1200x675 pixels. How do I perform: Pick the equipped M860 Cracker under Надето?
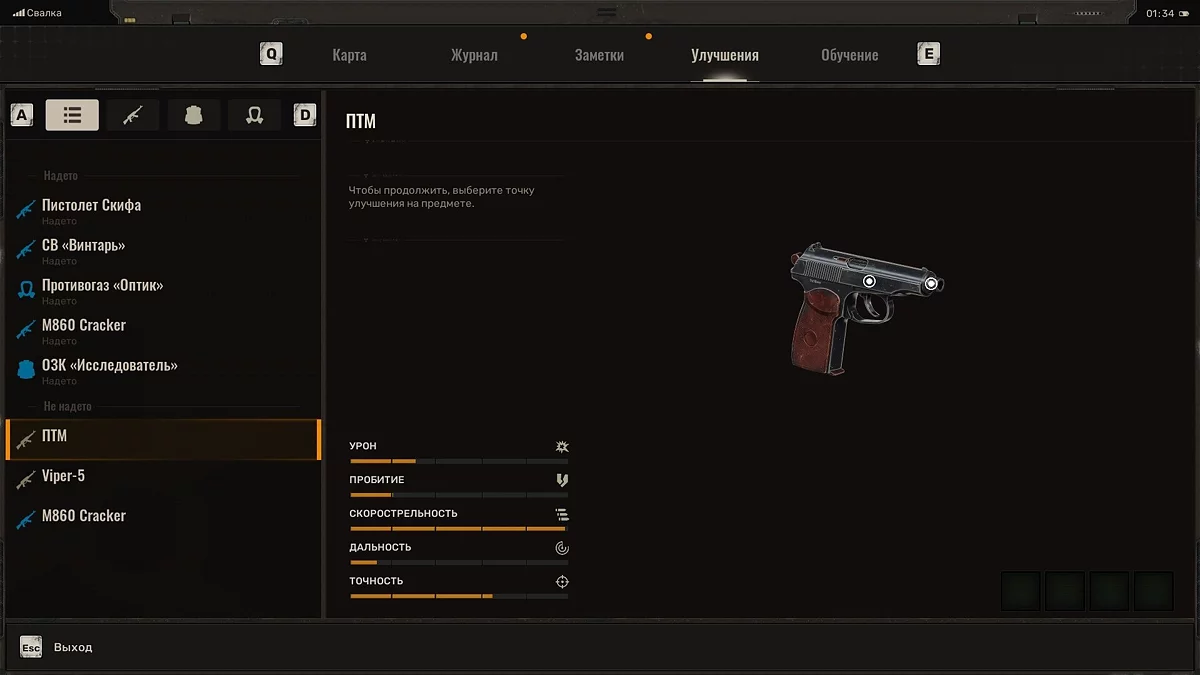pos(84,326)
